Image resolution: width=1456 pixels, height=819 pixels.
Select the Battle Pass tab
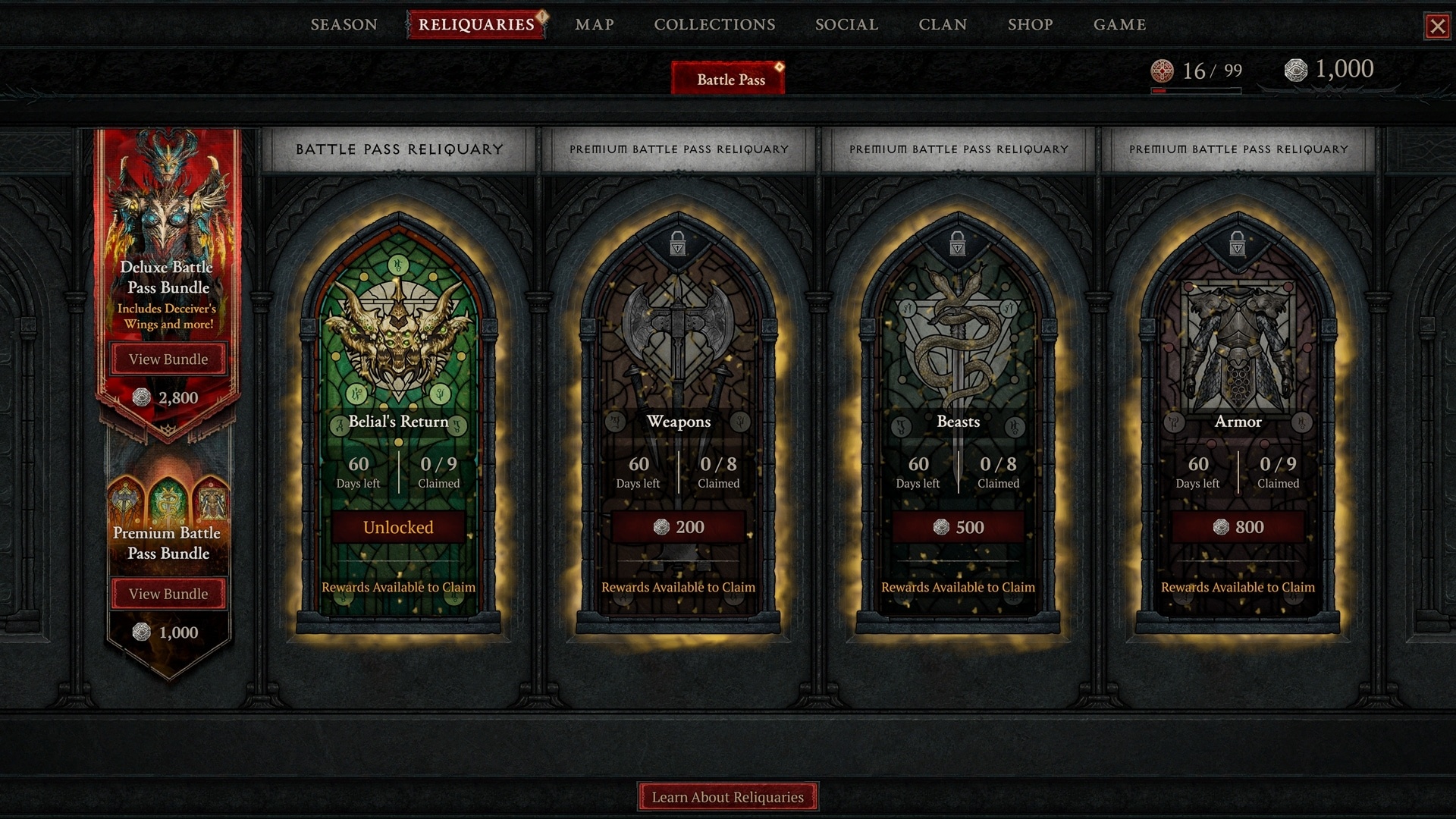(x=727, y=78)
